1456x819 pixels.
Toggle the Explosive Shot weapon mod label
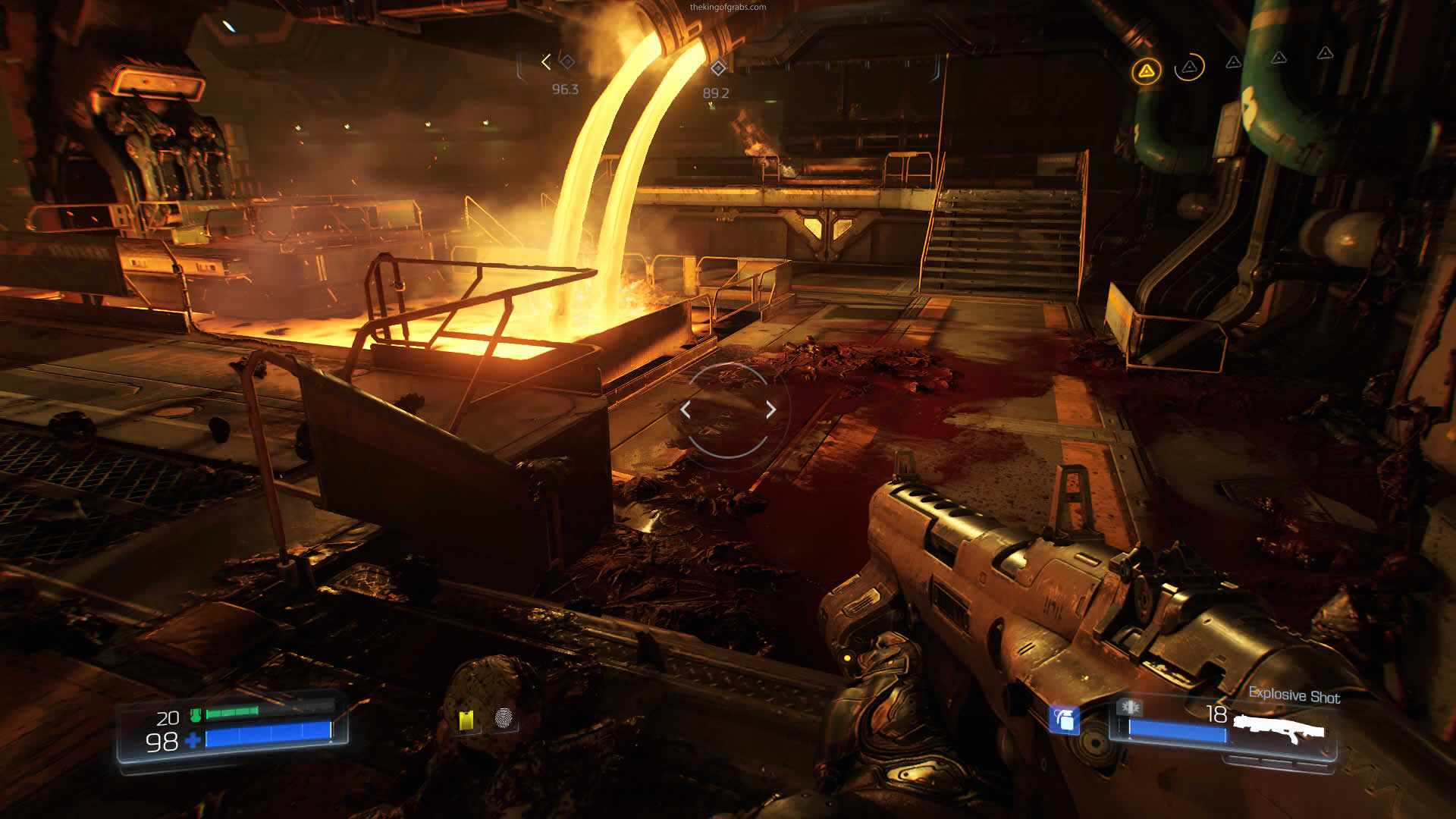click(1294, 695)
